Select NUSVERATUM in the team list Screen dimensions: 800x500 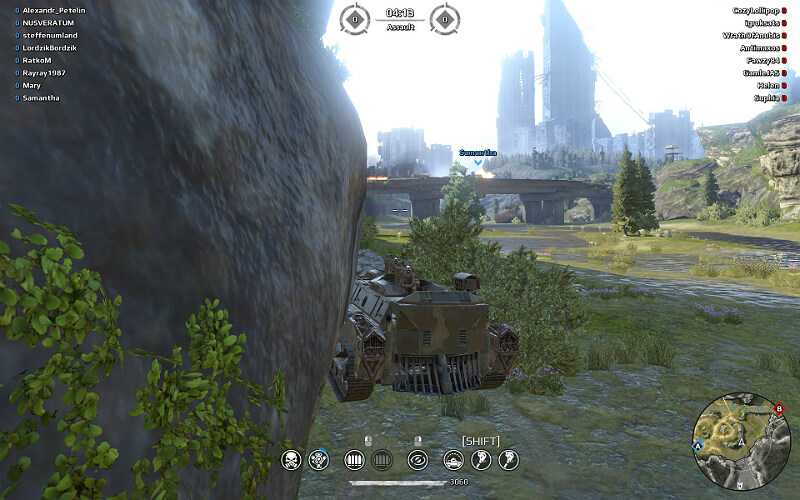pos(50,22)
